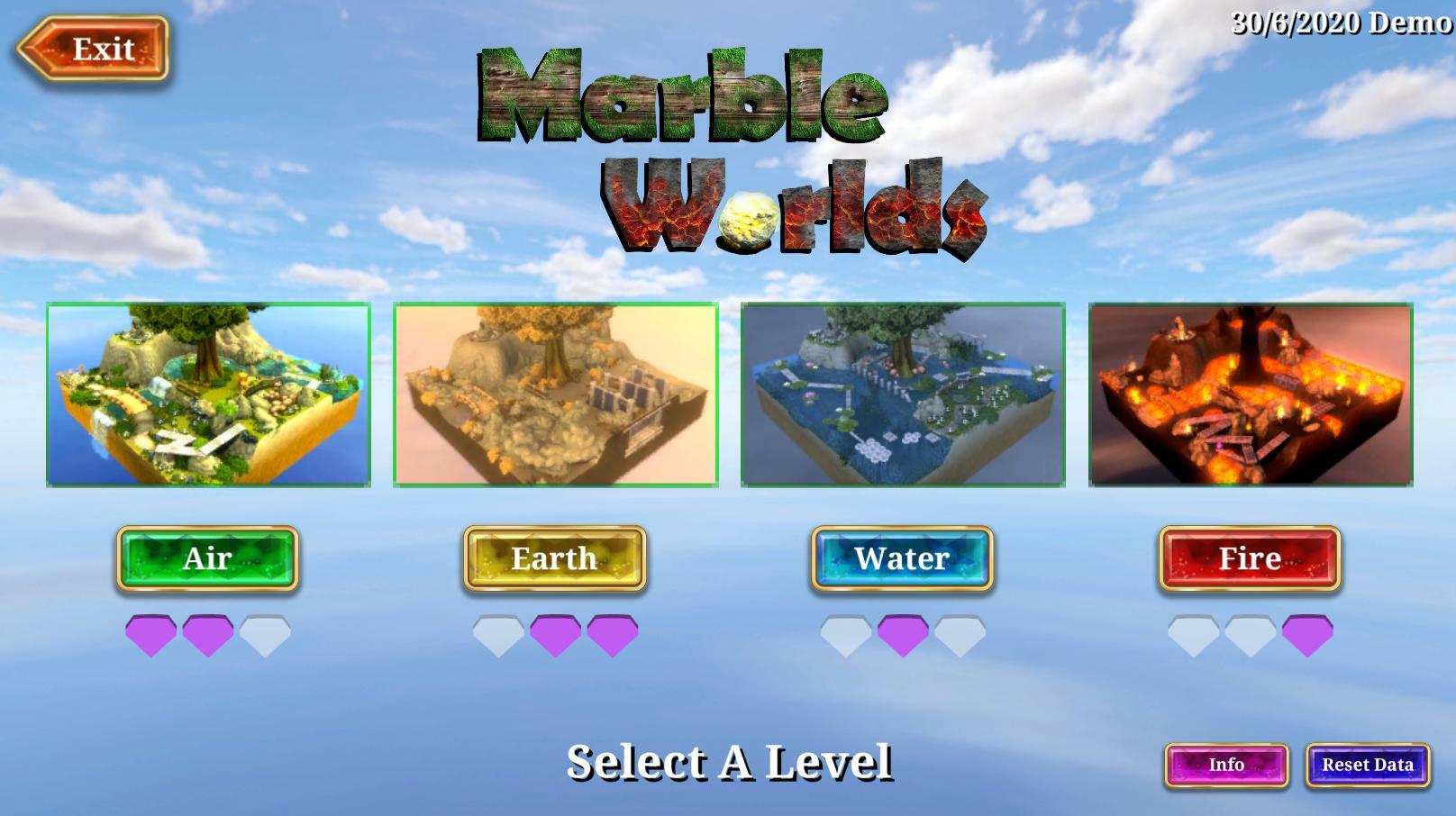Select the Fire level
The image size is (1456, 816).
click(1250, 558)
